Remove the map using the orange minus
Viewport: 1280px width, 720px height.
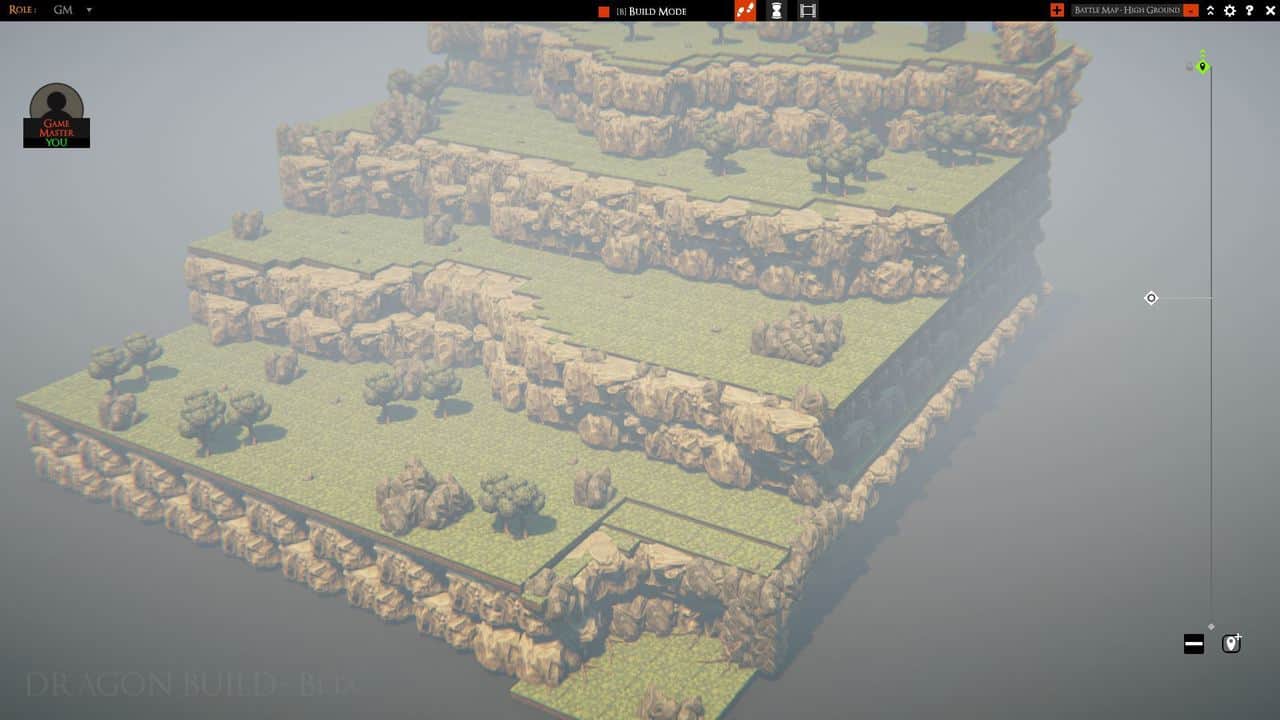coord(1191,11)
